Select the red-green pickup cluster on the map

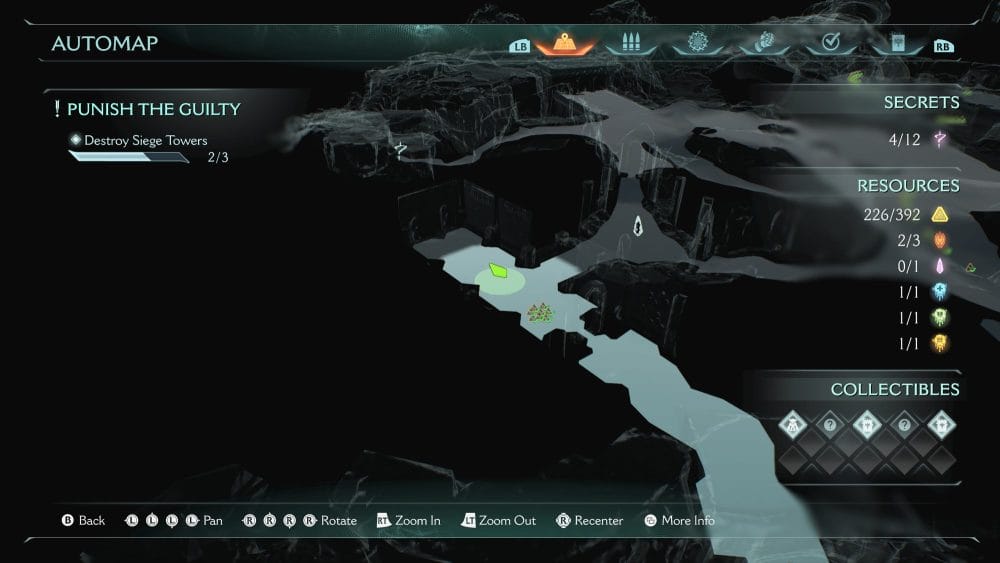pyautogui.click(x=540, y=313)
